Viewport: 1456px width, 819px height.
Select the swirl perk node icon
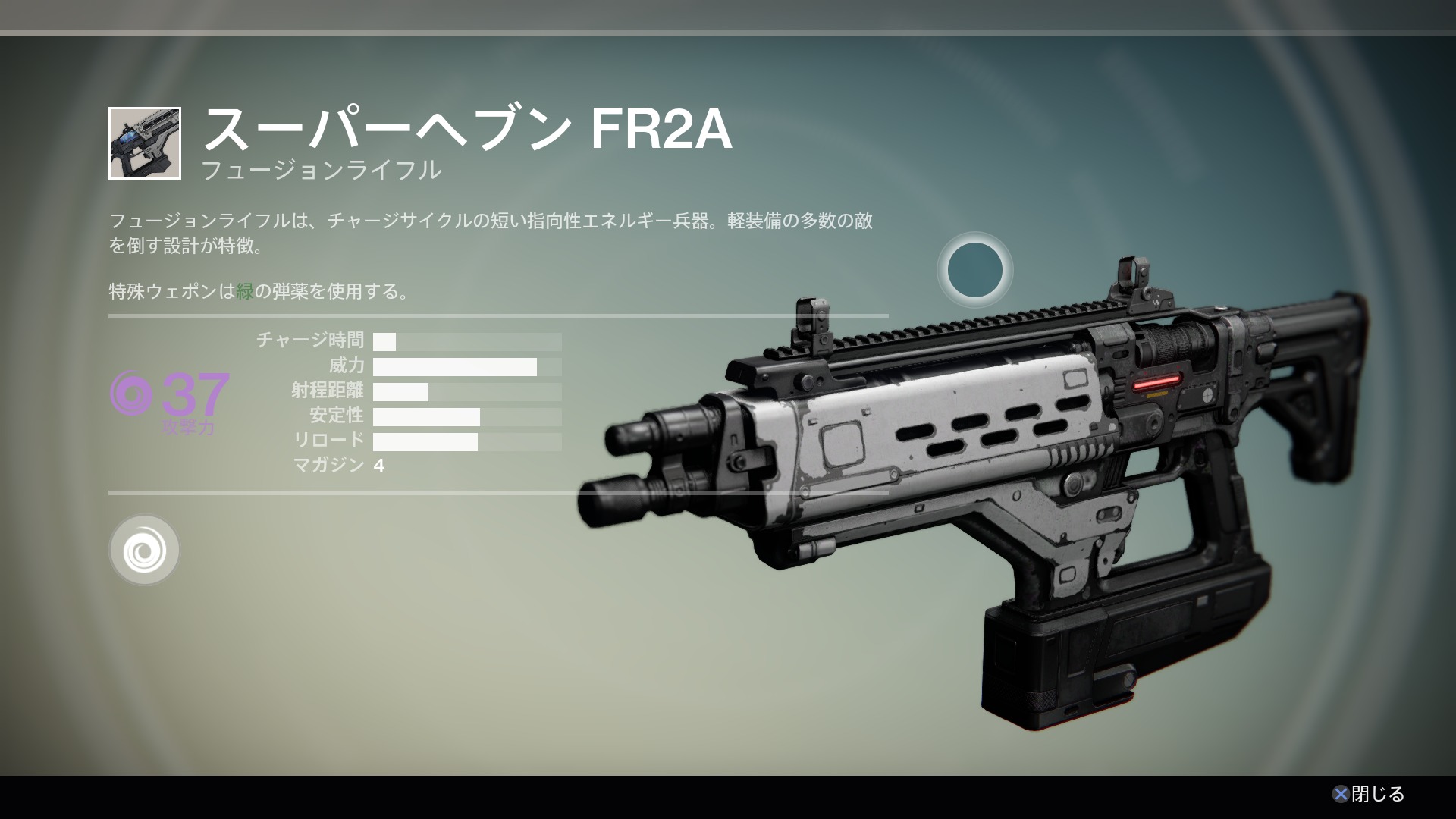[144, 550]
